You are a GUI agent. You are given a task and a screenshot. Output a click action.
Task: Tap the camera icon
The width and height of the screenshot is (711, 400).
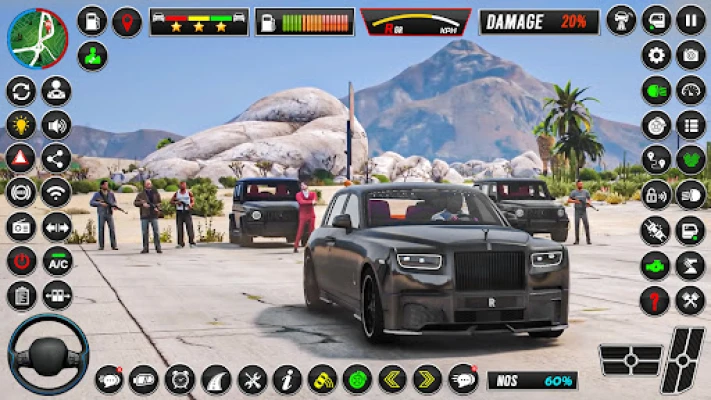[691, 55]
